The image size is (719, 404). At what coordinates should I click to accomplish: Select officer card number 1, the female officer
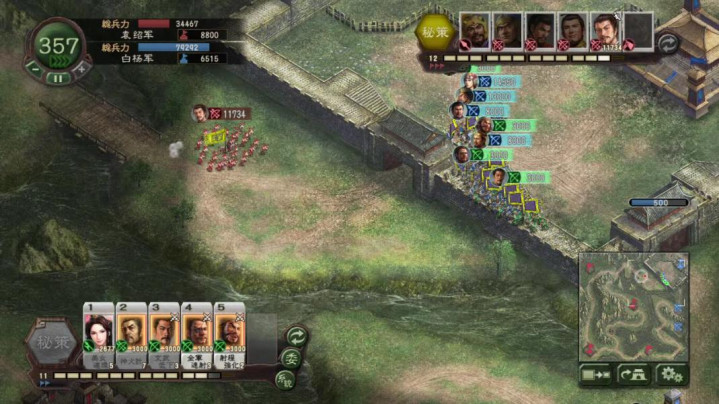98,335
